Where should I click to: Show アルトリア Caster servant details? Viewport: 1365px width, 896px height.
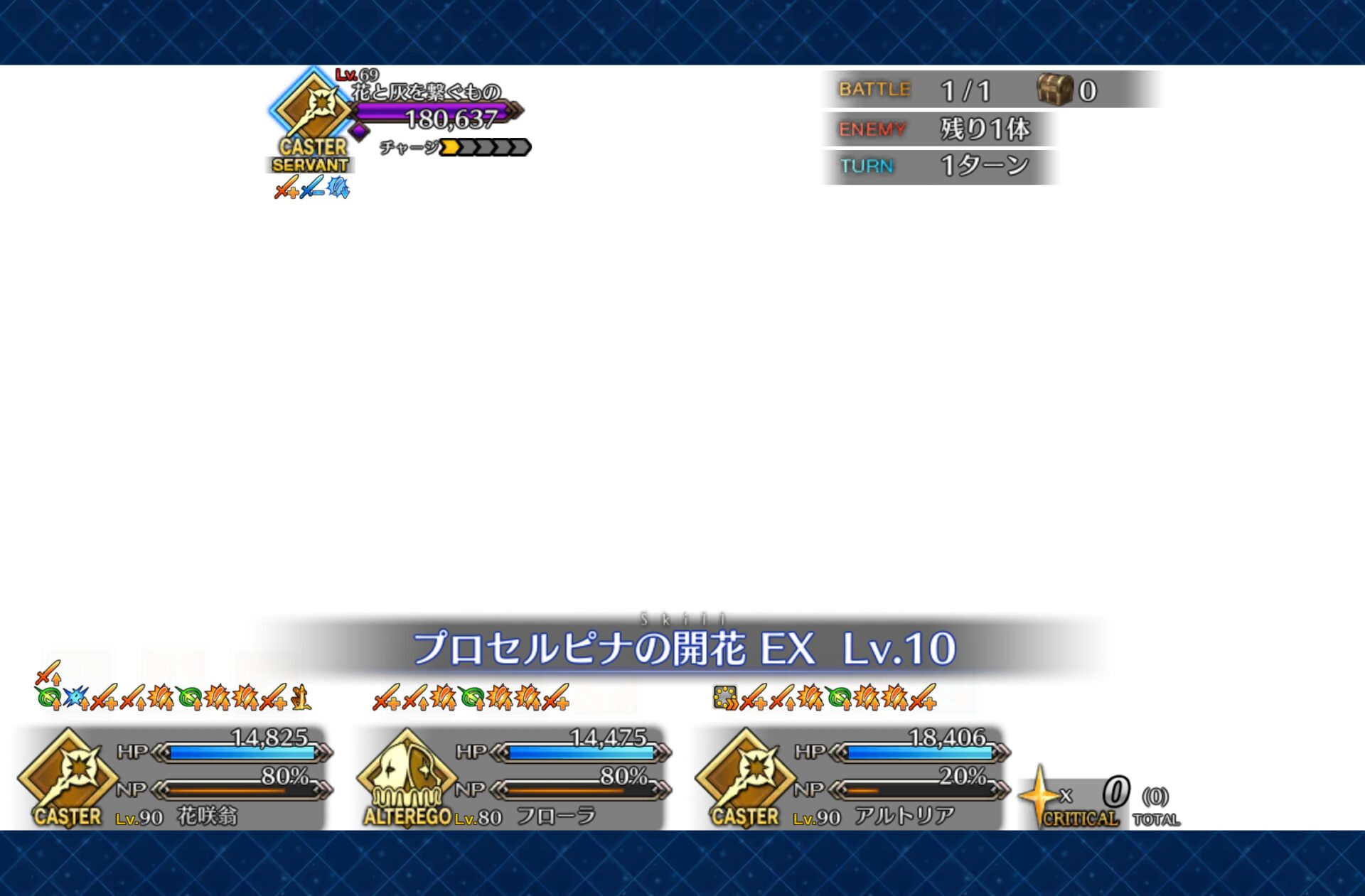point(851,779)
